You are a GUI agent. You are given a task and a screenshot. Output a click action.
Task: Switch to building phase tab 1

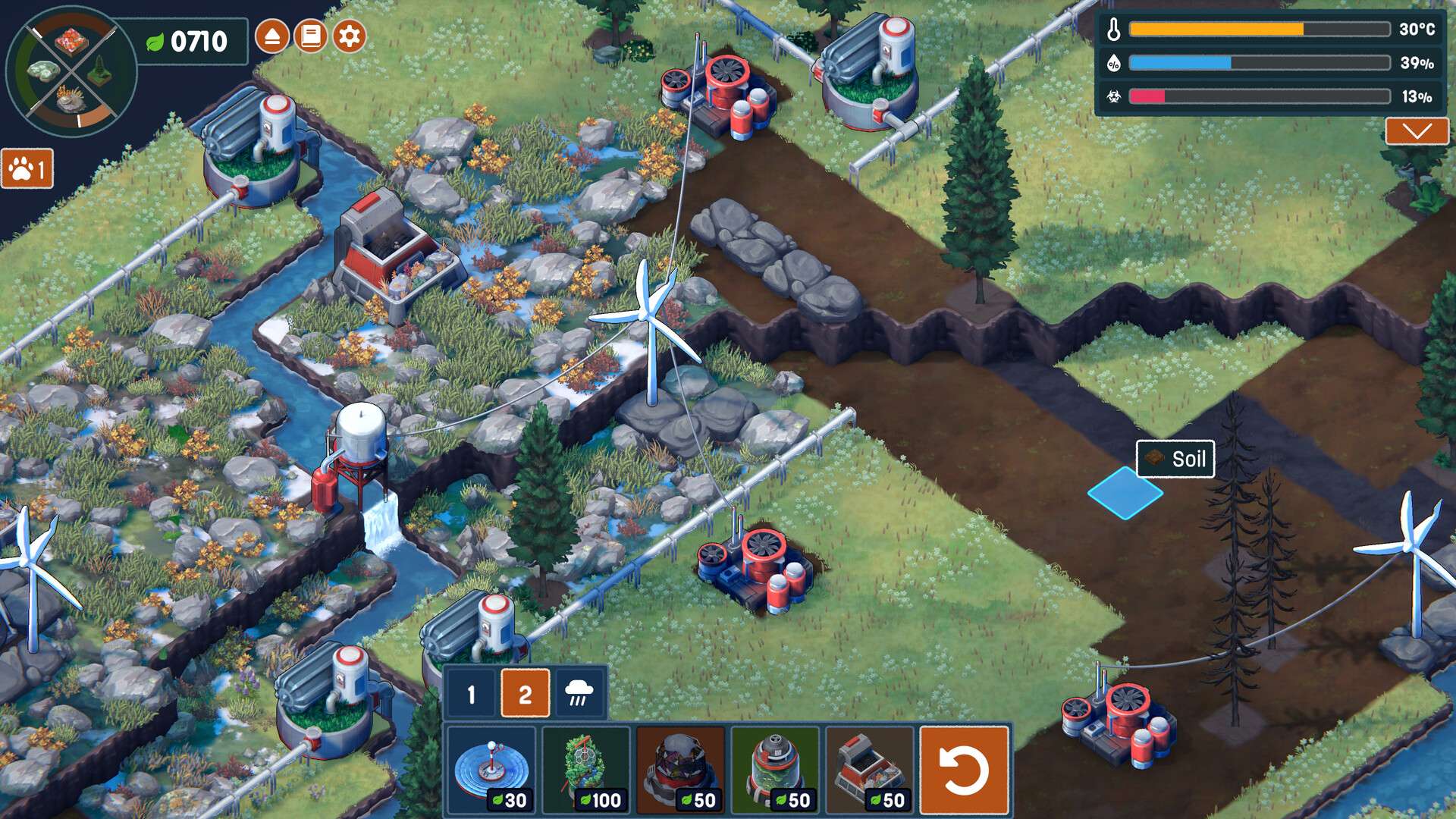point(471,693)
